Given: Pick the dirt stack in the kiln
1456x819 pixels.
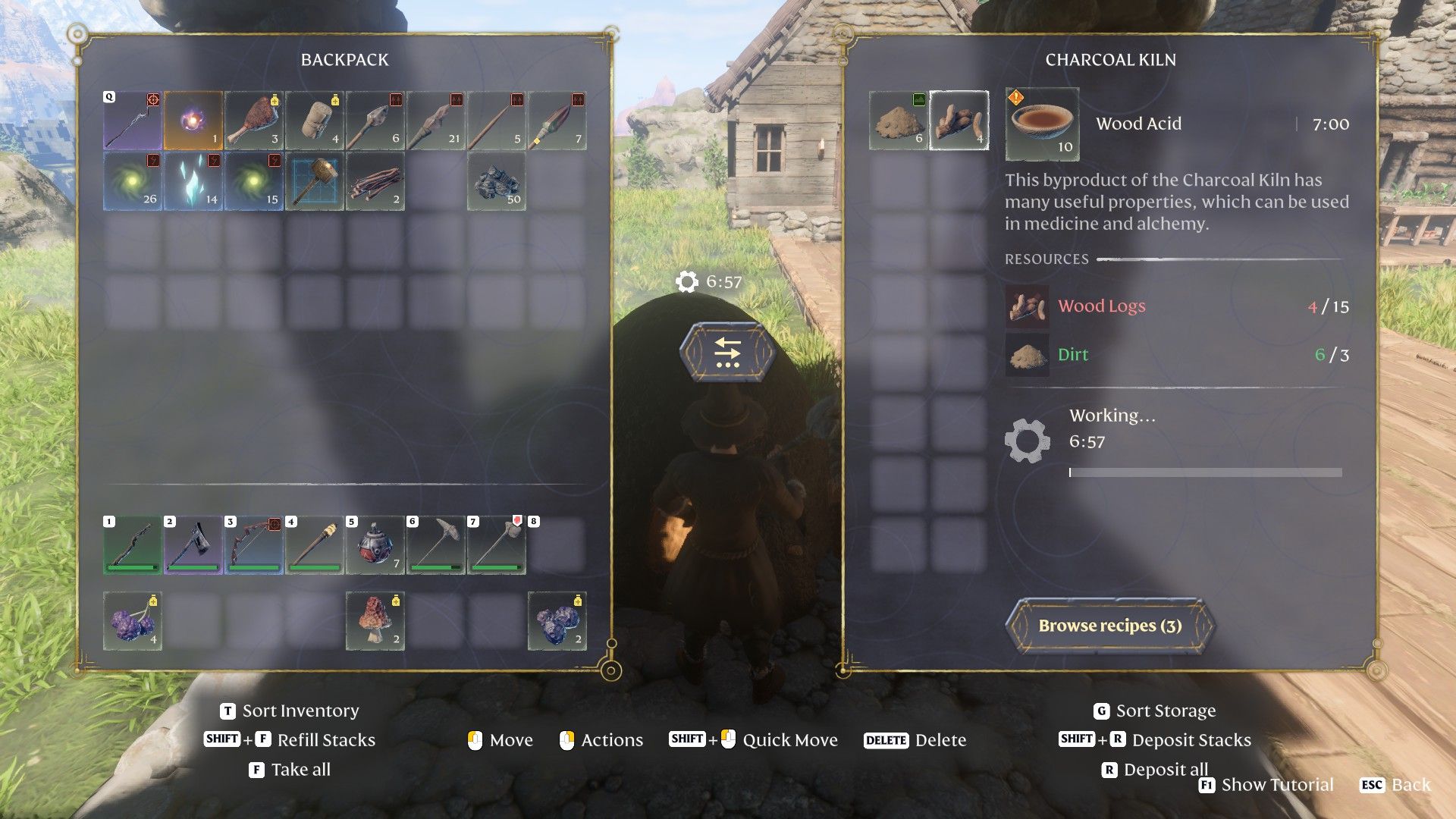Looking at the screenshot, I should (898, 121).
